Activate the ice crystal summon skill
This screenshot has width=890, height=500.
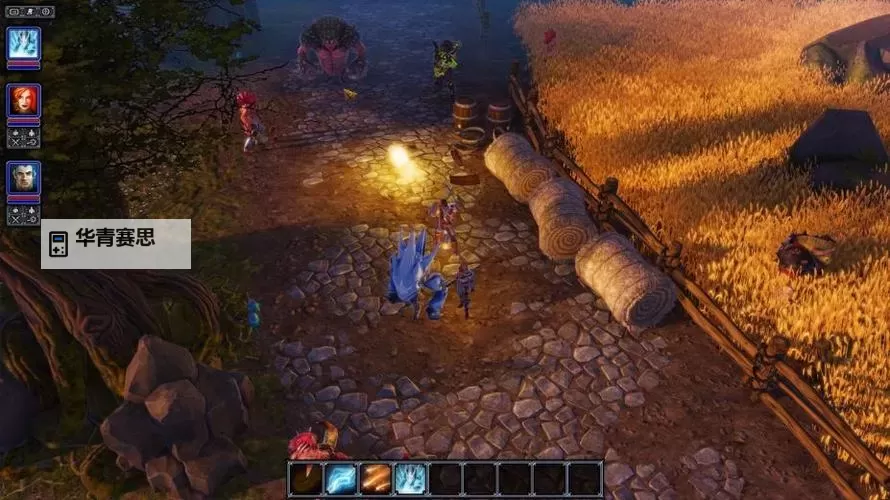coord(411,479)
